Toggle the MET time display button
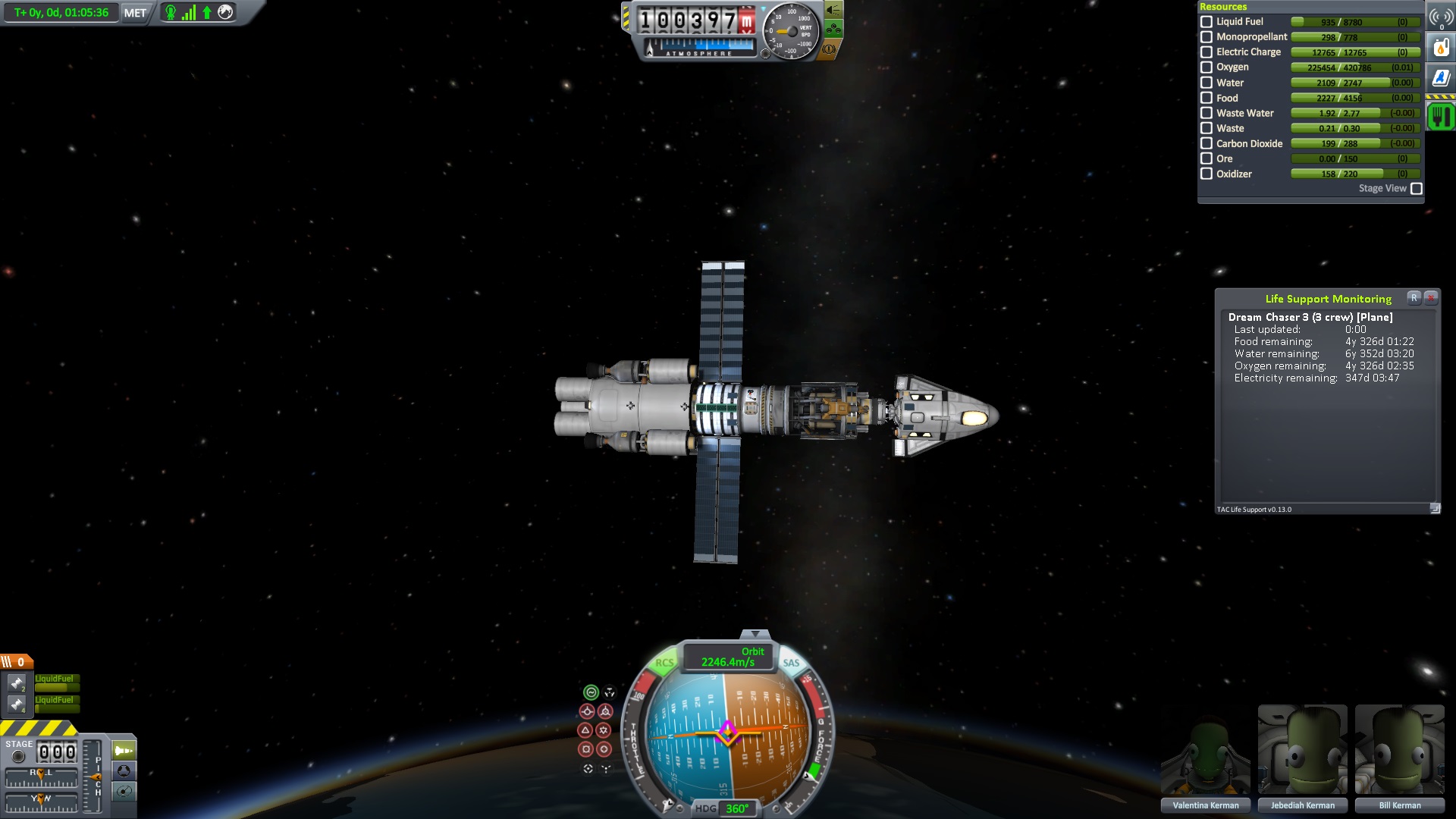Viewport: 1456px width, 819px height. tap(135, 13)
